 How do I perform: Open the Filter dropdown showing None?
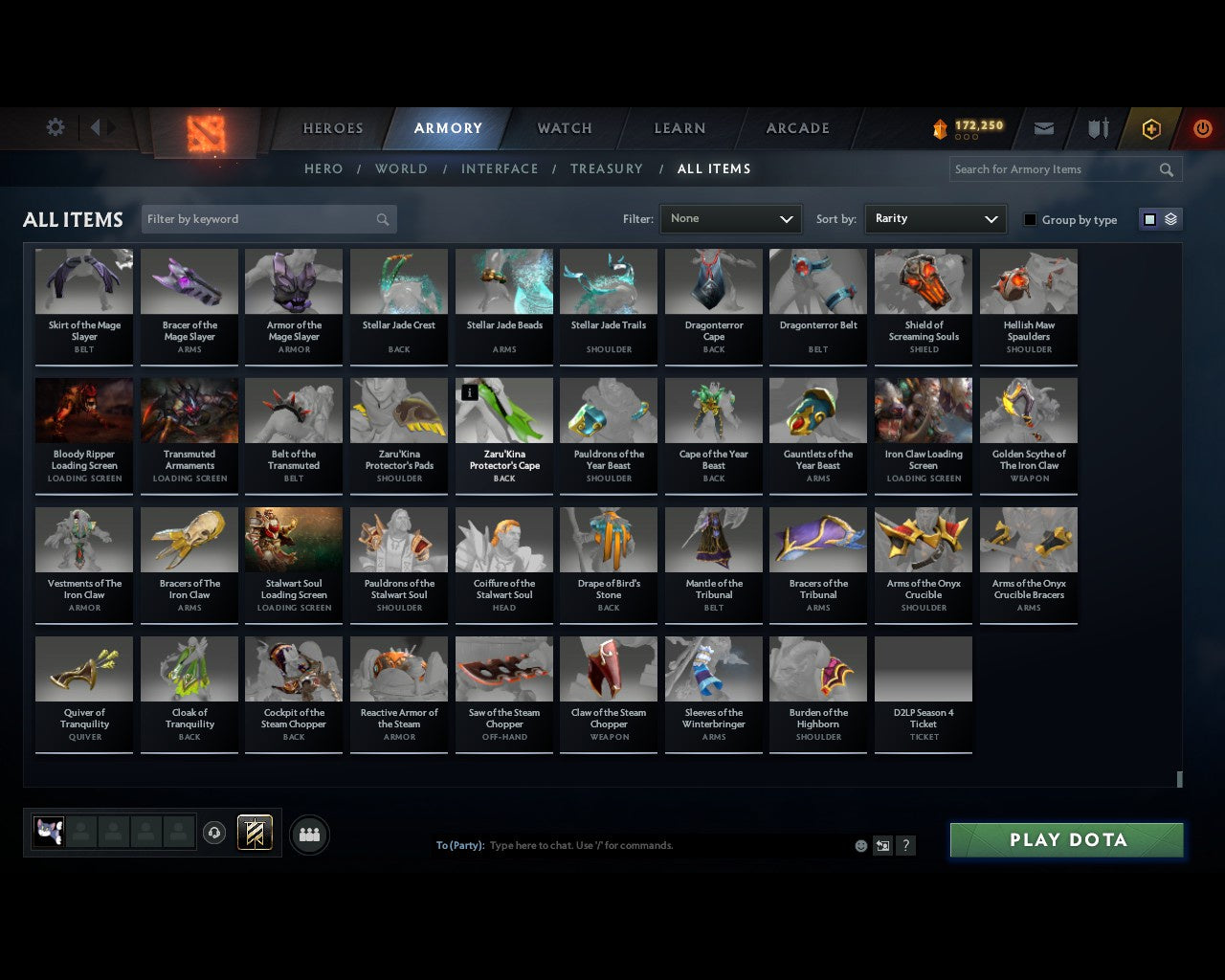click(730, 218)
